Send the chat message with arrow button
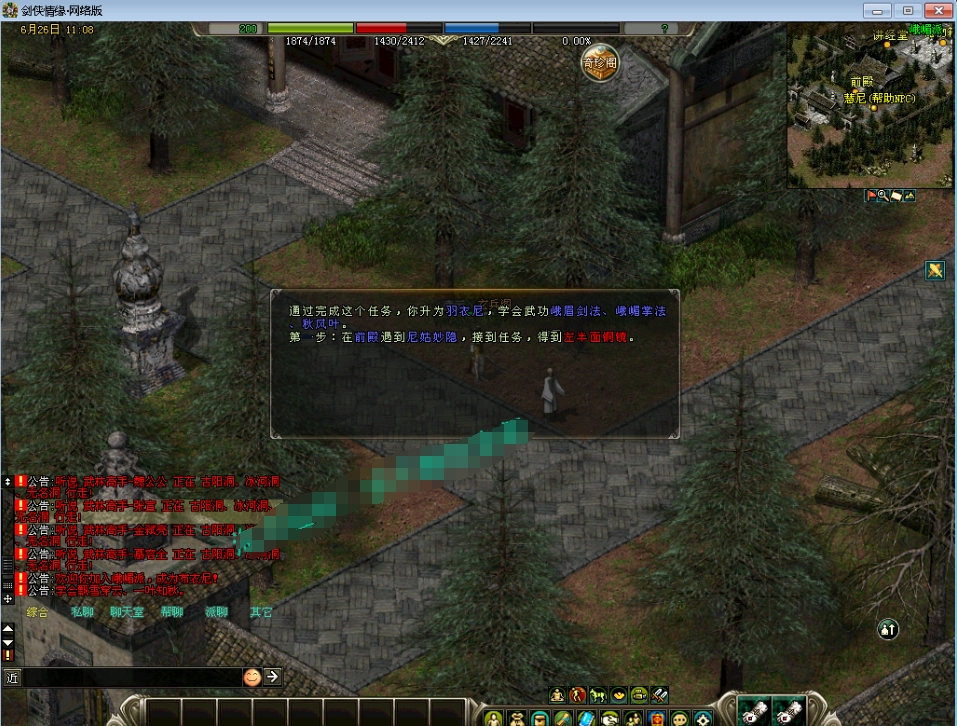Image resolution: width=957 pixels, height=726 pixels. pos(272,677)
